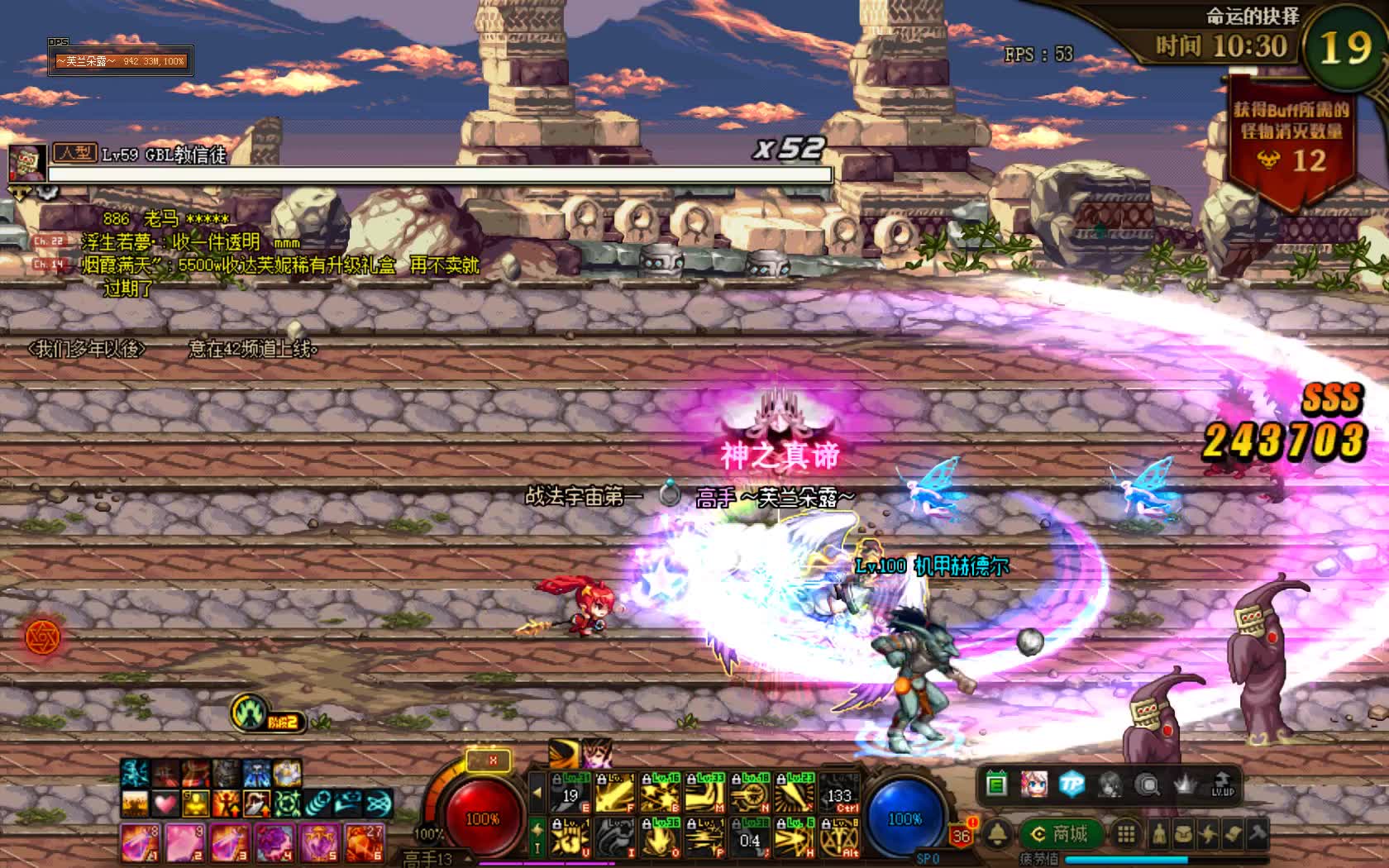This screenshot has height=868, width=1389.
Task: Open the skill shuriken menu icon
Action: [1209, 833]
